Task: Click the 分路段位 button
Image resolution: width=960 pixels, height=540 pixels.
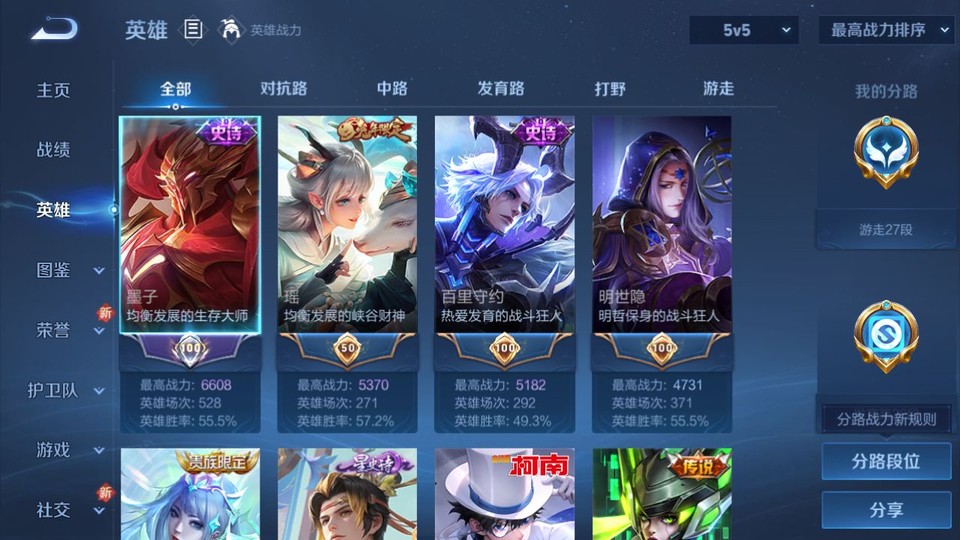Action: (886, 462)
